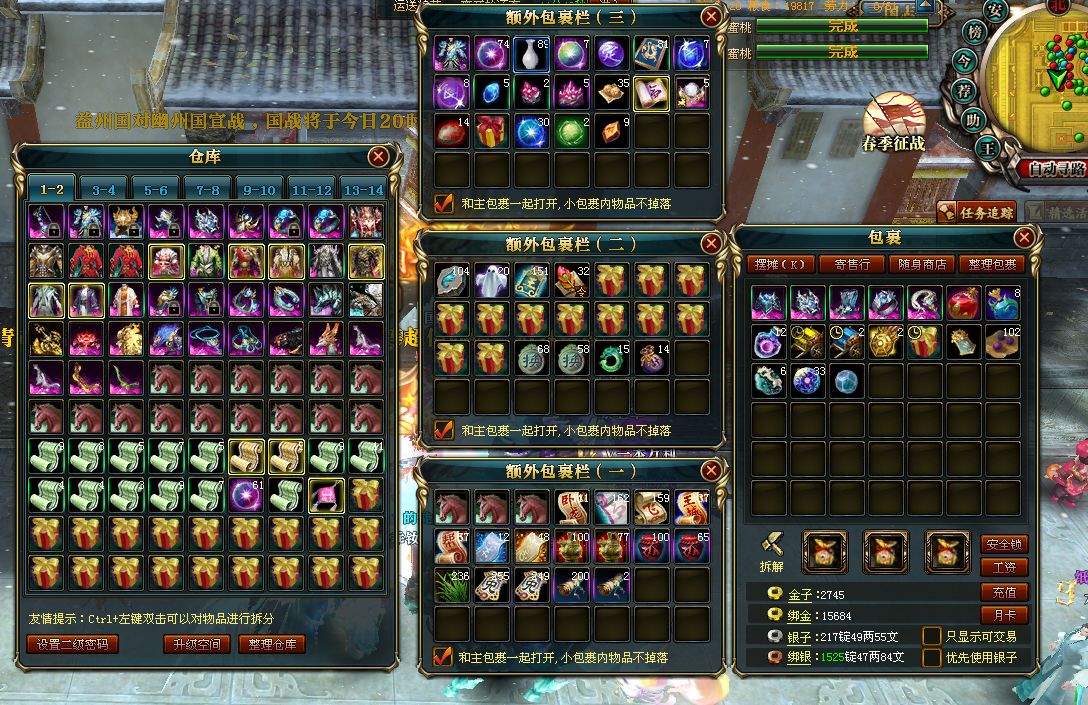Open the 春季征战 event icon
Image resolution: width=1088 pixels, height=705 pixels.
pos(892,123)
